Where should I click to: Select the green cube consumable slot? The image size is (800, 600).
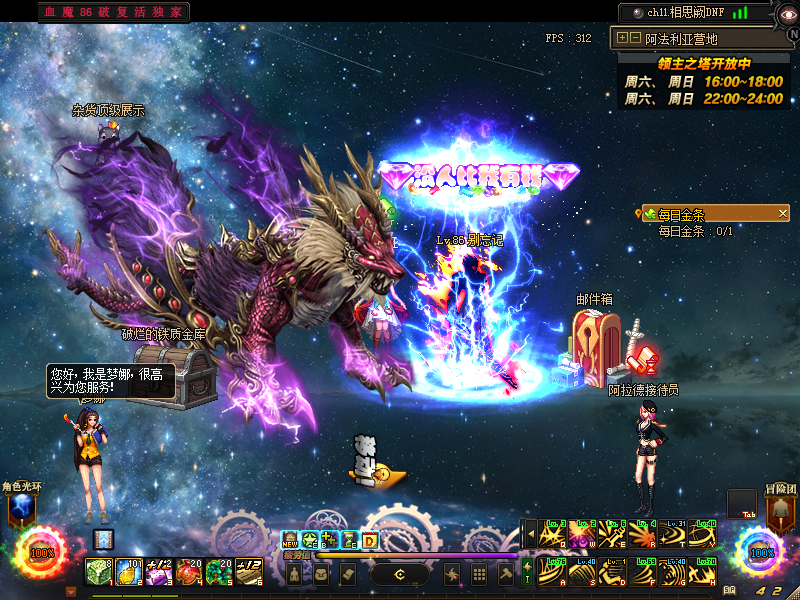(100, 572)
